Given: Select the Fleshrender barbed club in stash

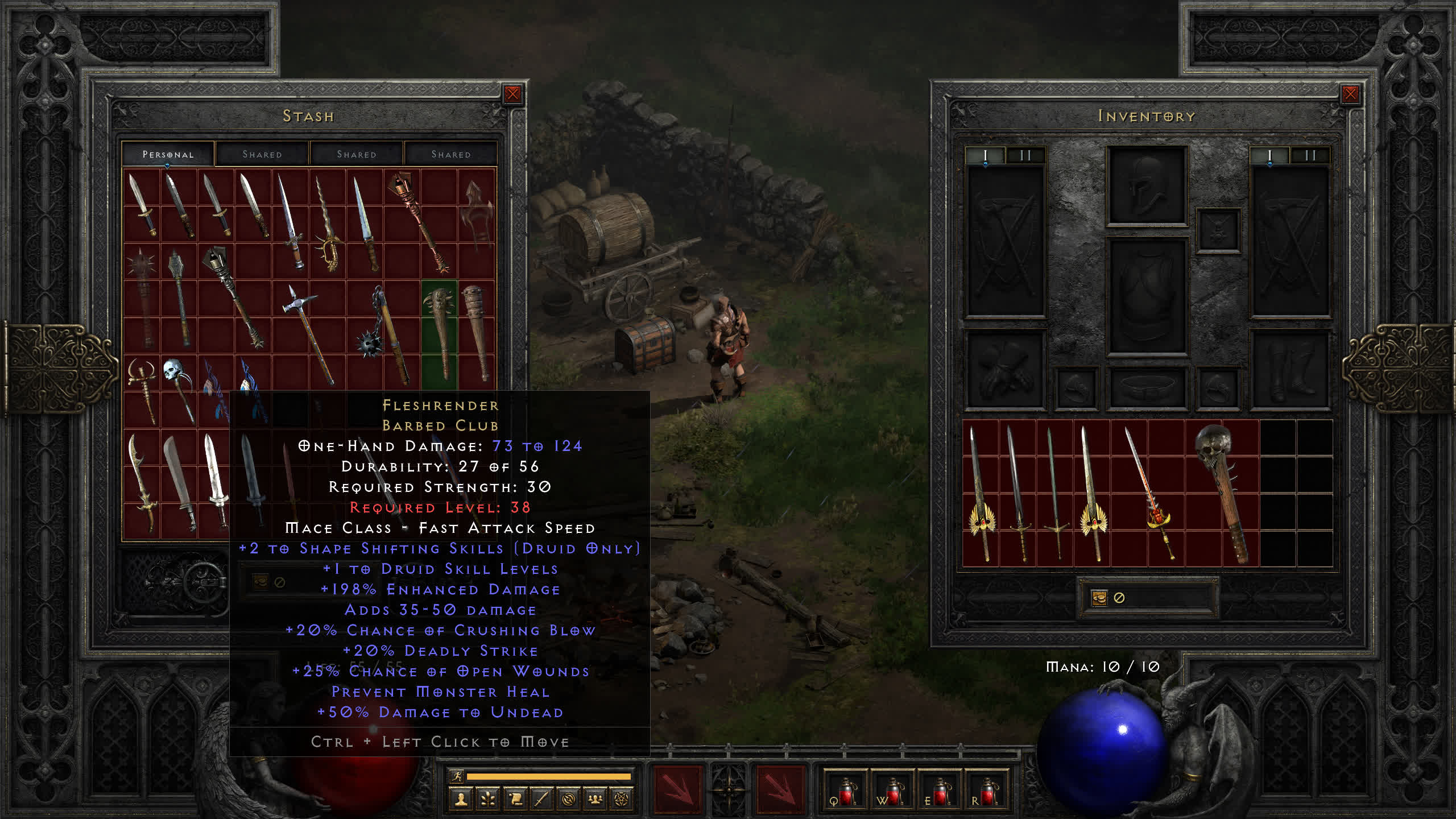Looking at the screenshot, I should [x=440, y=333].
